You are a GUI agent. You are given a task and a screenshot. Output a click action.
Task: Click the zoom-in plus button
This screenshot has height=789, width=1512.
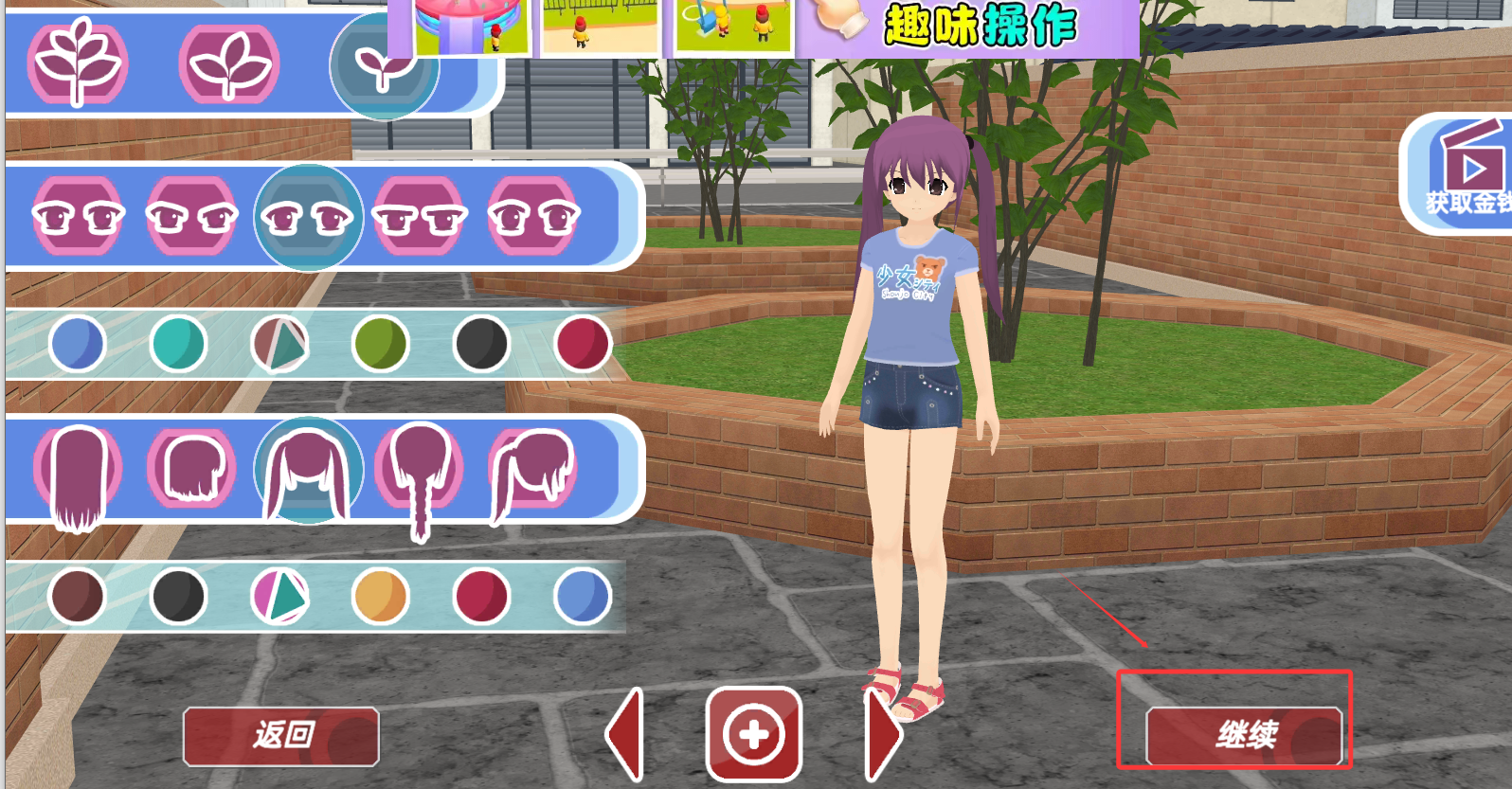(754, 735)
